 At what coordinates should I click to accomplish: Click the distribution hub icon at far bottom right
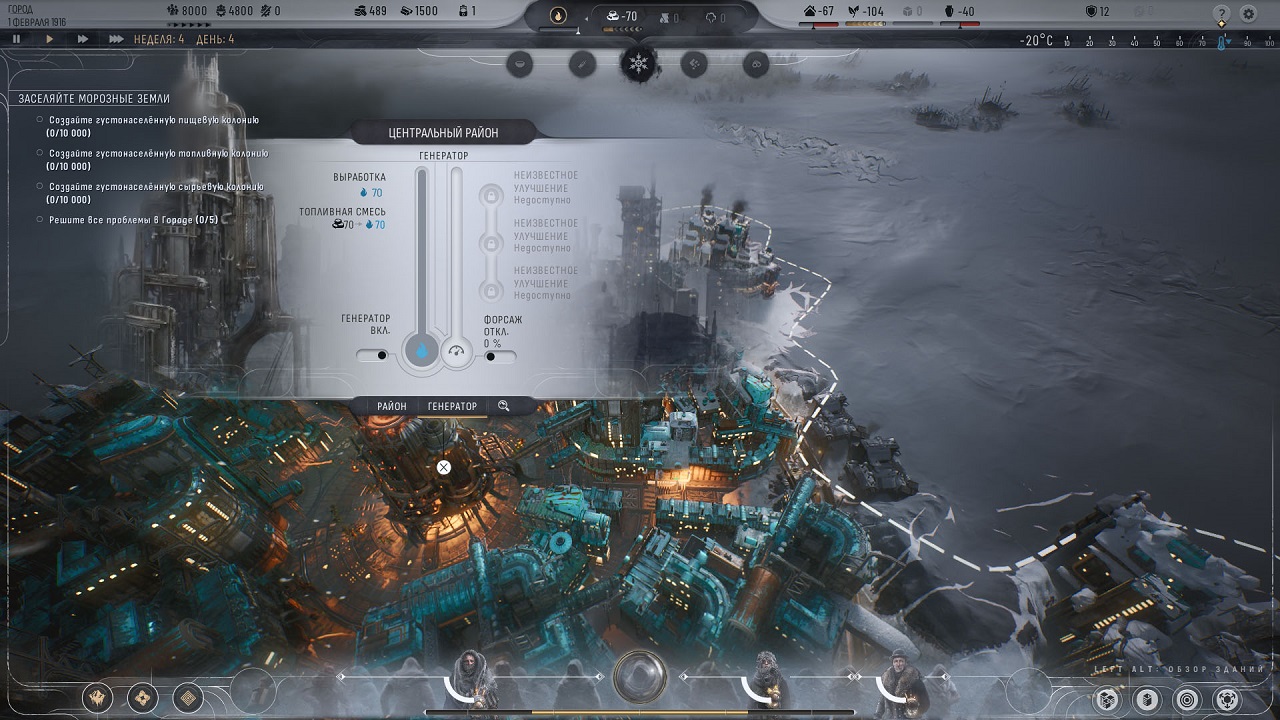click(1228, 699)
